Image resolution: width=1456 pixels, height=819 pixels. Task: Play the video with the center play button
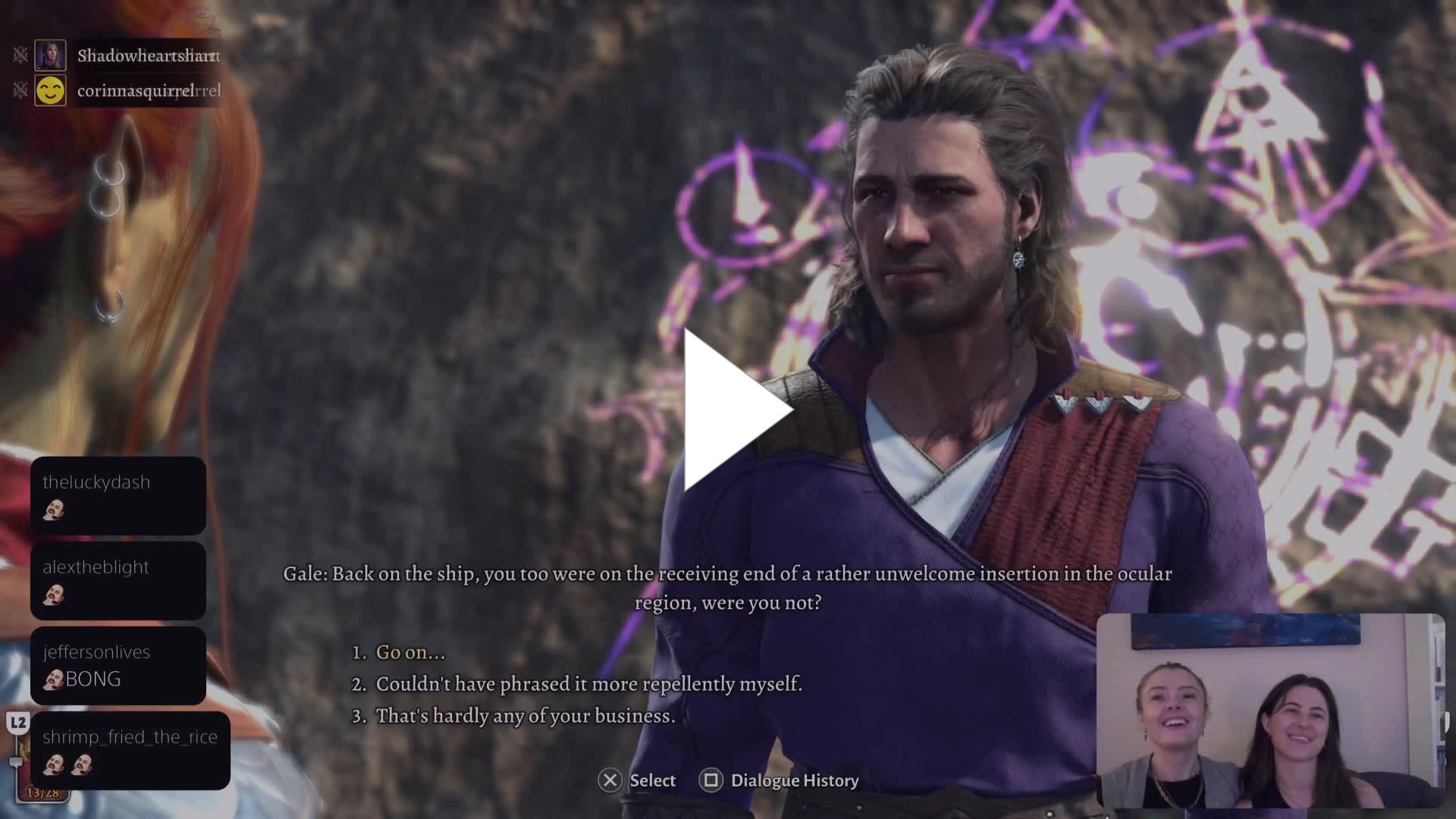tap(733, 410)
